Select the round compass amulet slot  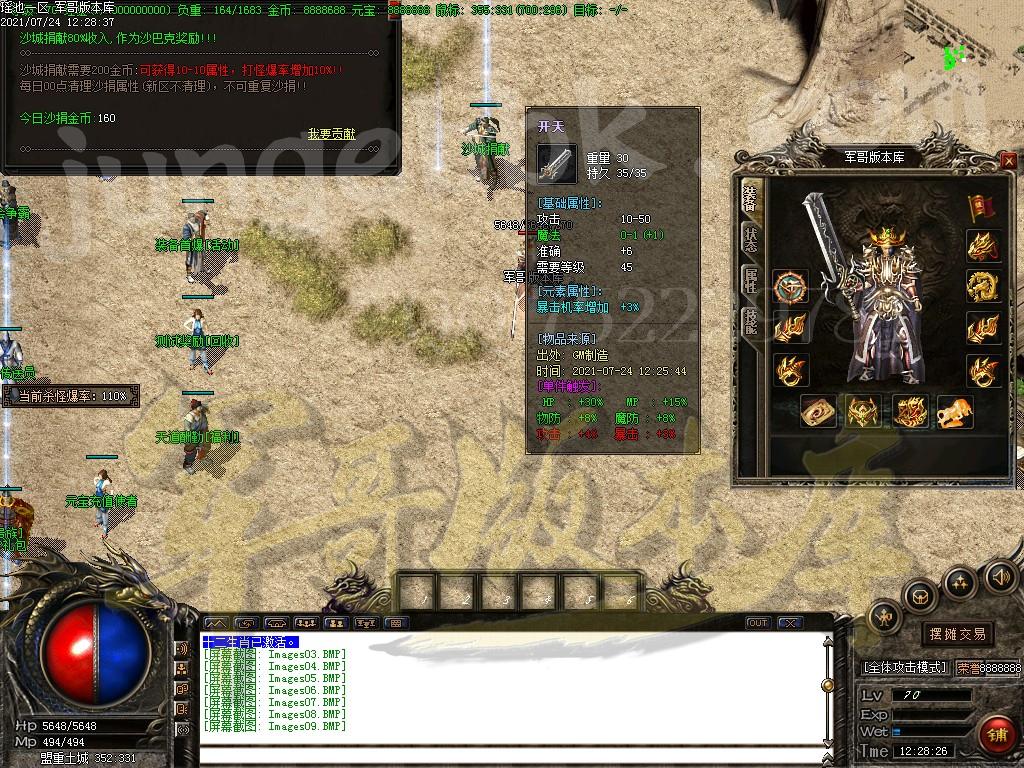click(x=790, y=287)
